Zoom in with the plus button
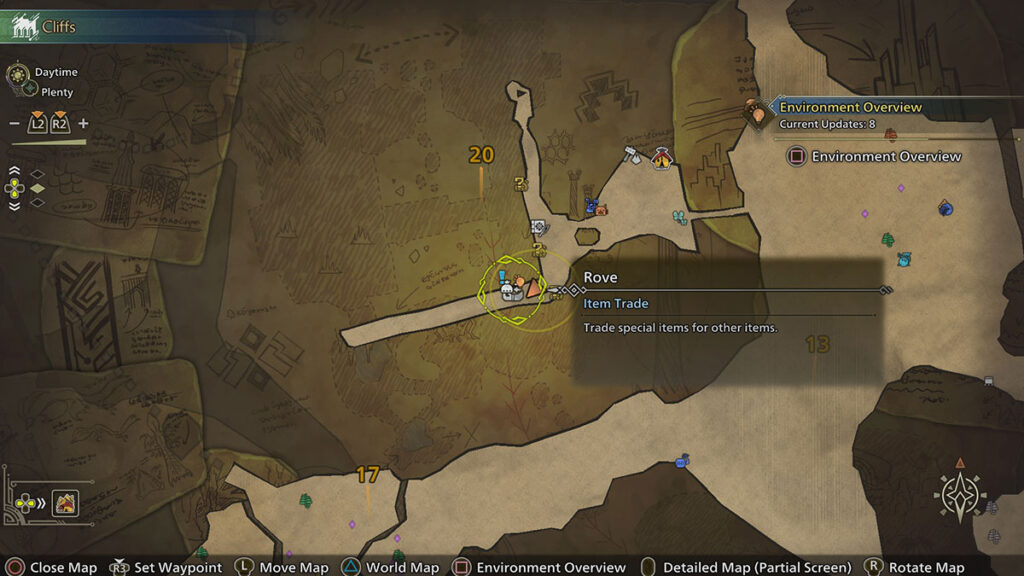Screen dimensions: 1024x576 click(83, 124)
